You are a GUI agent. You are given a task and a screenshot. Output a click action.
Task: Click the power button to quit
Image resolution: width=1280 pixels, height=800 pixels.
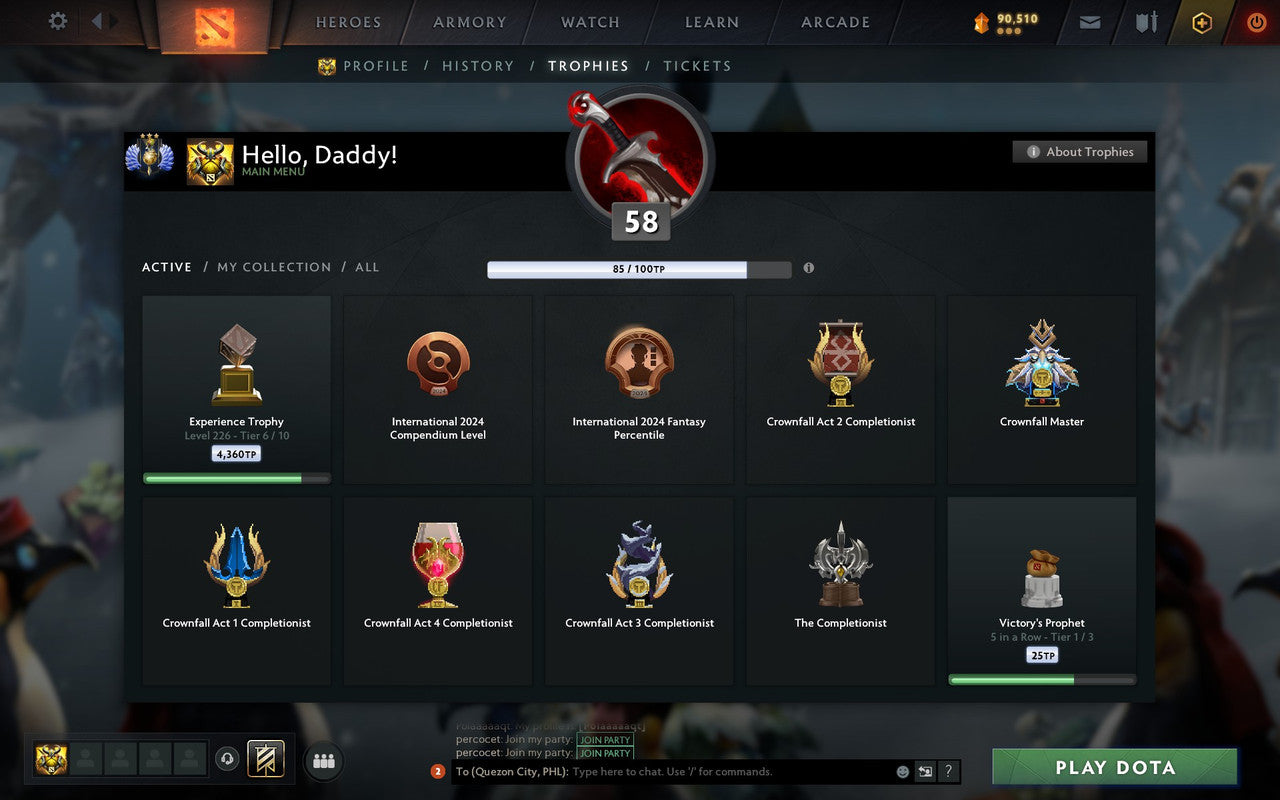click(x=1256, y=22)
